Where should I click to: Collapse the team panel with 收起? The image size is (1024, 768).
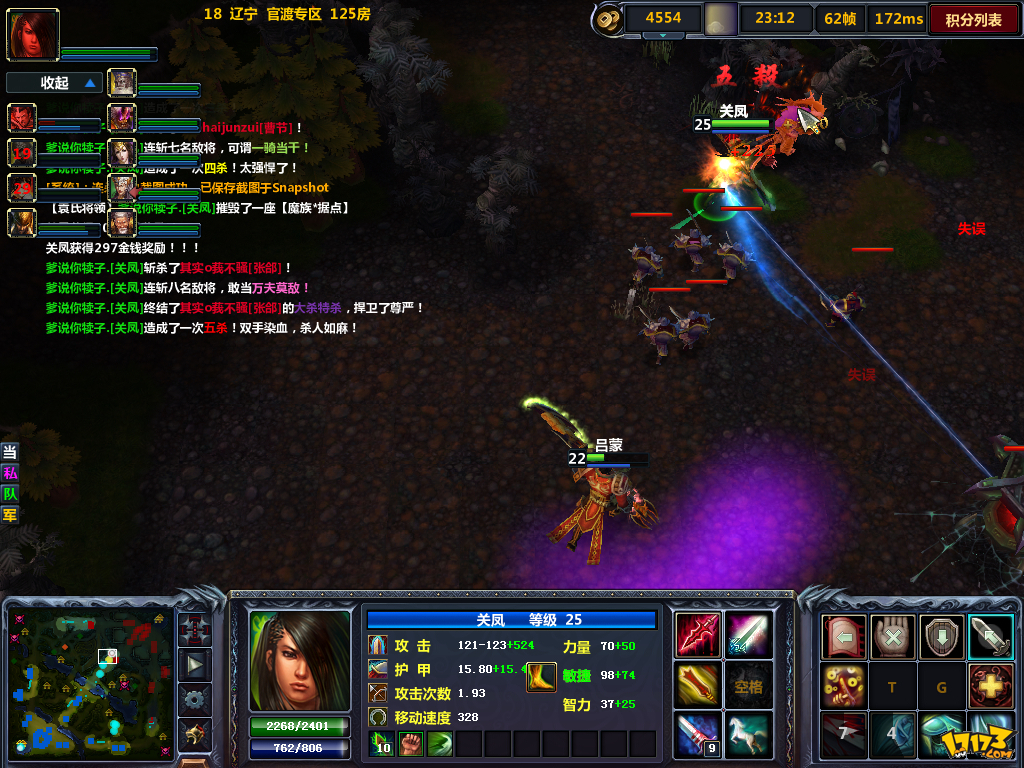(55, 83)
